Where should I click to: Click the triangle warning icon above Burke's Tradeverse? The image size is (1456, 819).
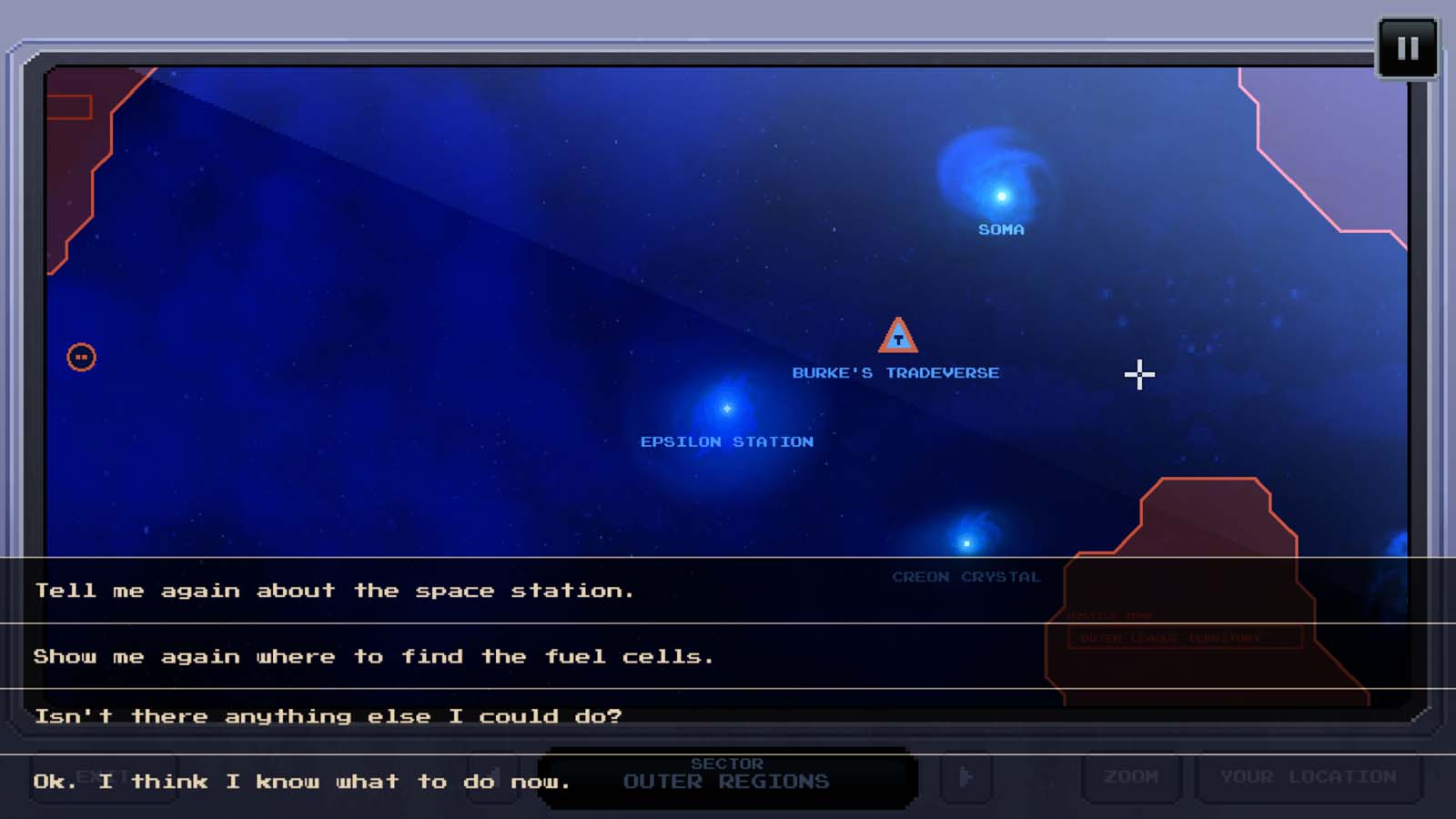[897, 338]
